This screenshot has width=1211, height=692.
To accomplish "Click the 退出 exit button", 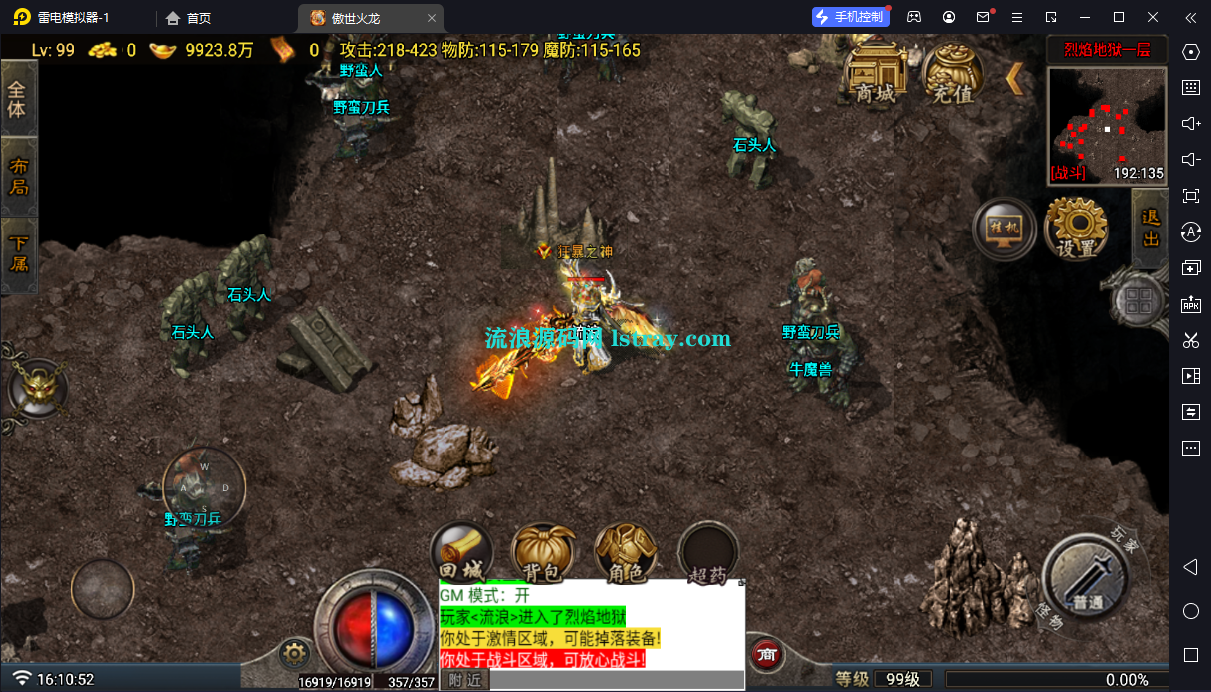I will pos(1150,228).
